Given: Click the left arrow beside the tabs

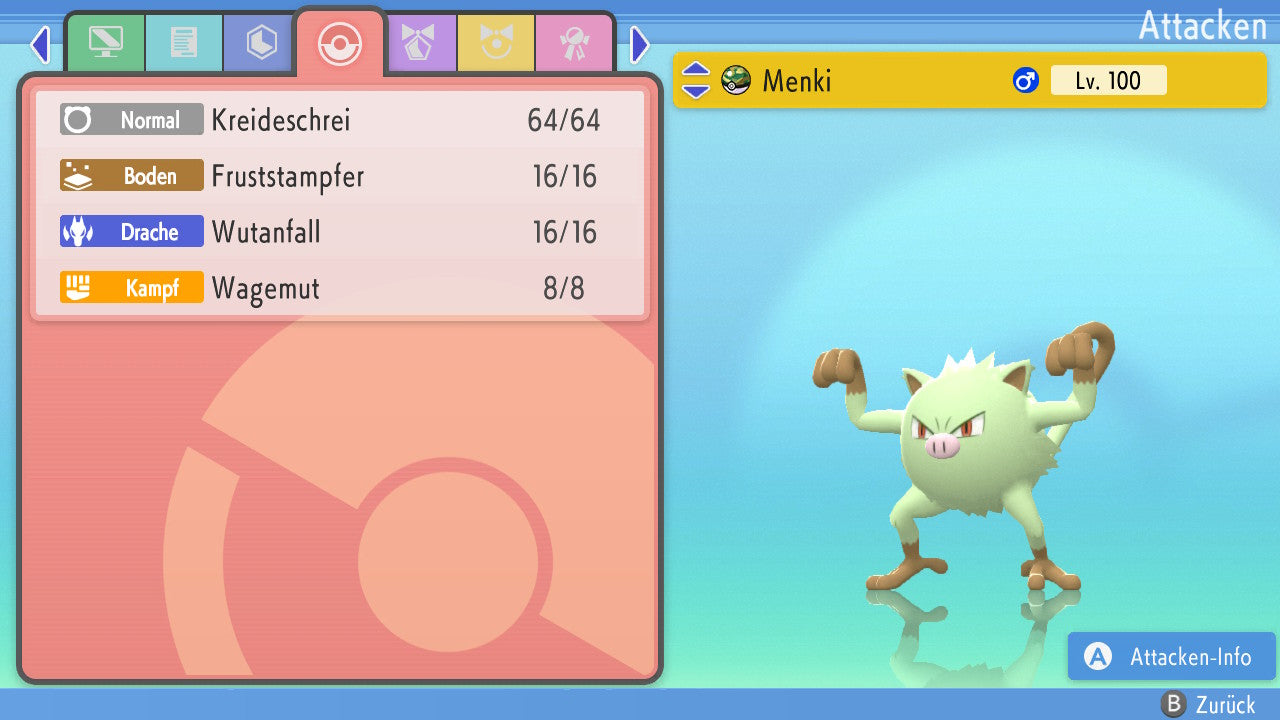Looking at the screenshot, I should (x=39, y=44).
